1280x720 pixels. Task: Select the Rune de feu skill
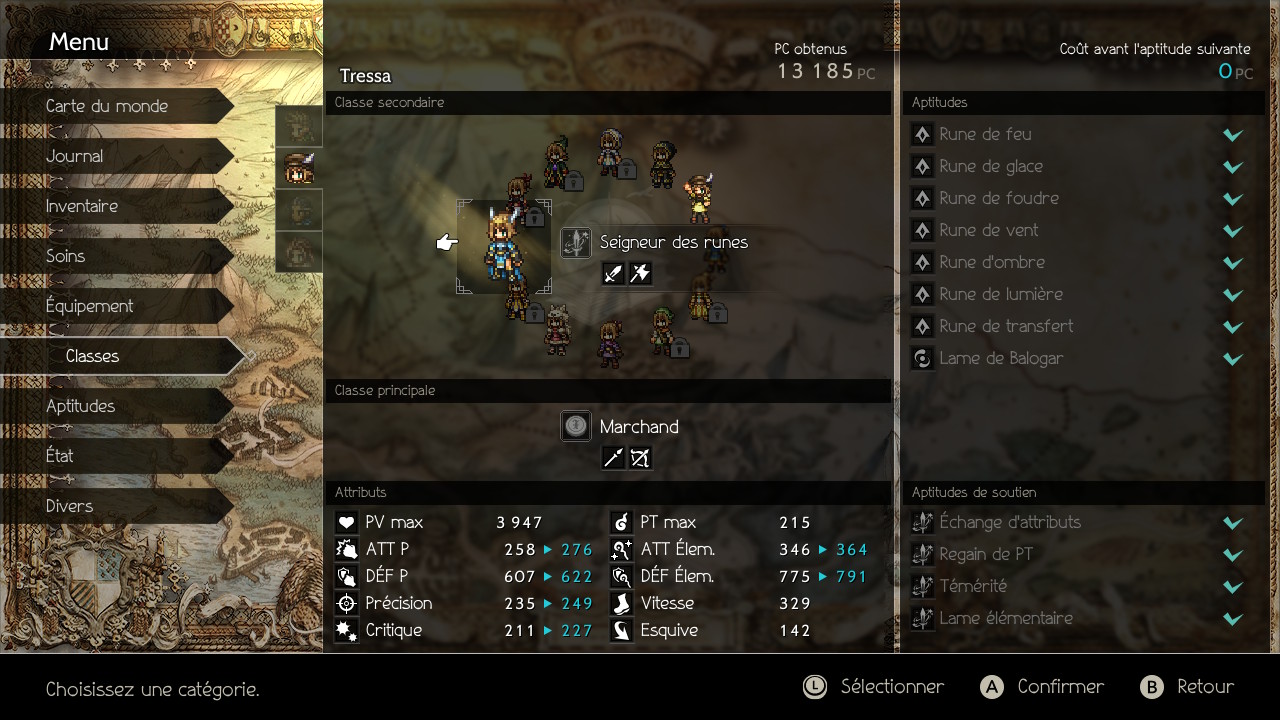click(985, 134)
